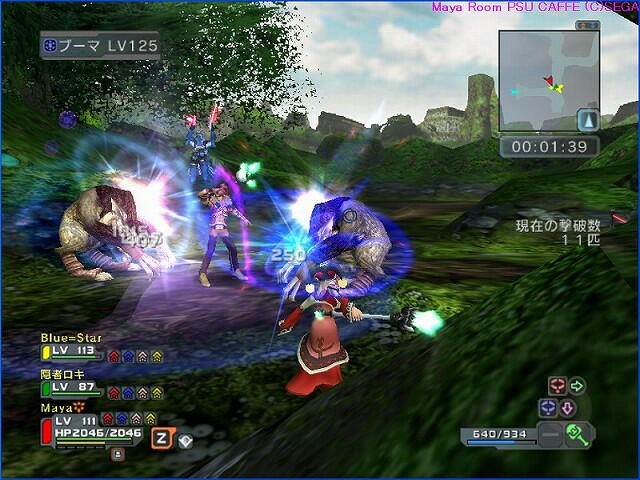
Task: Click the orange Z status icon
Action: coord(161,436)
